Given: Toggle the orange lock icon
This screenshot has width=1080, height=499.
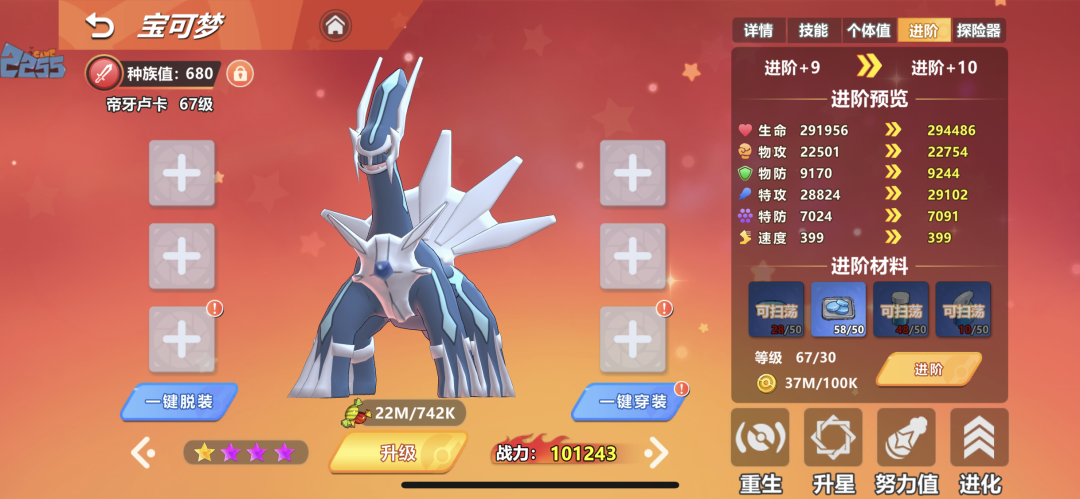Looking at the screenshot, I should point(239,73).
